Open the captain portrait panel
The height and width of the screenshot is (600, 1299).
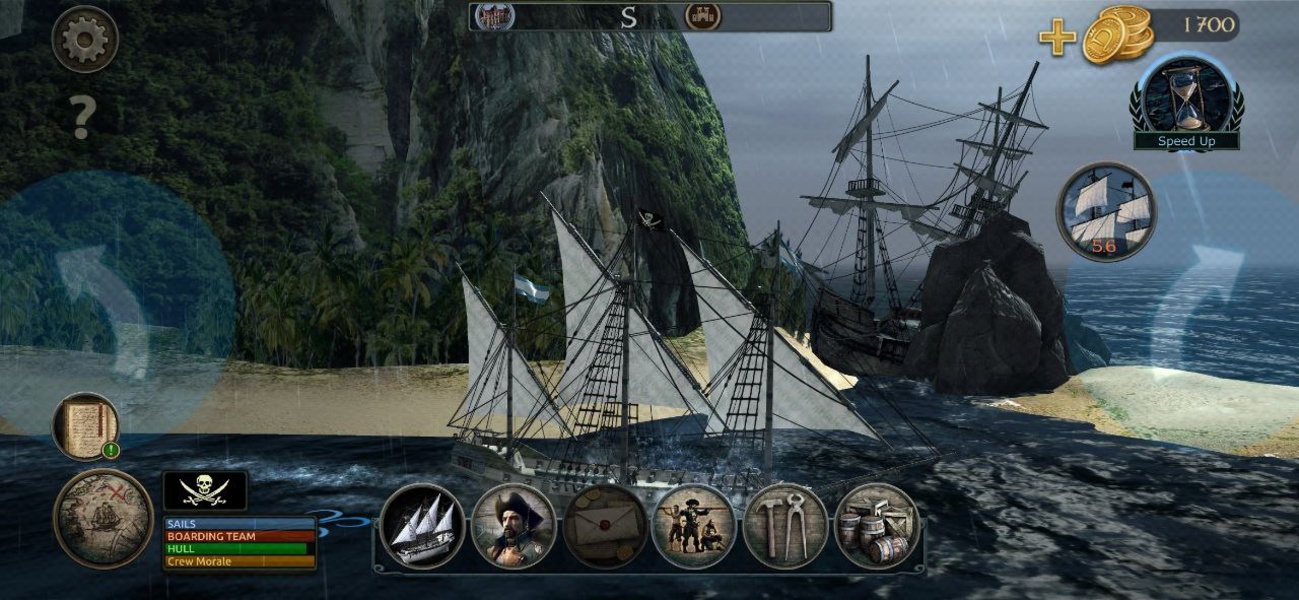coord(513,526)
